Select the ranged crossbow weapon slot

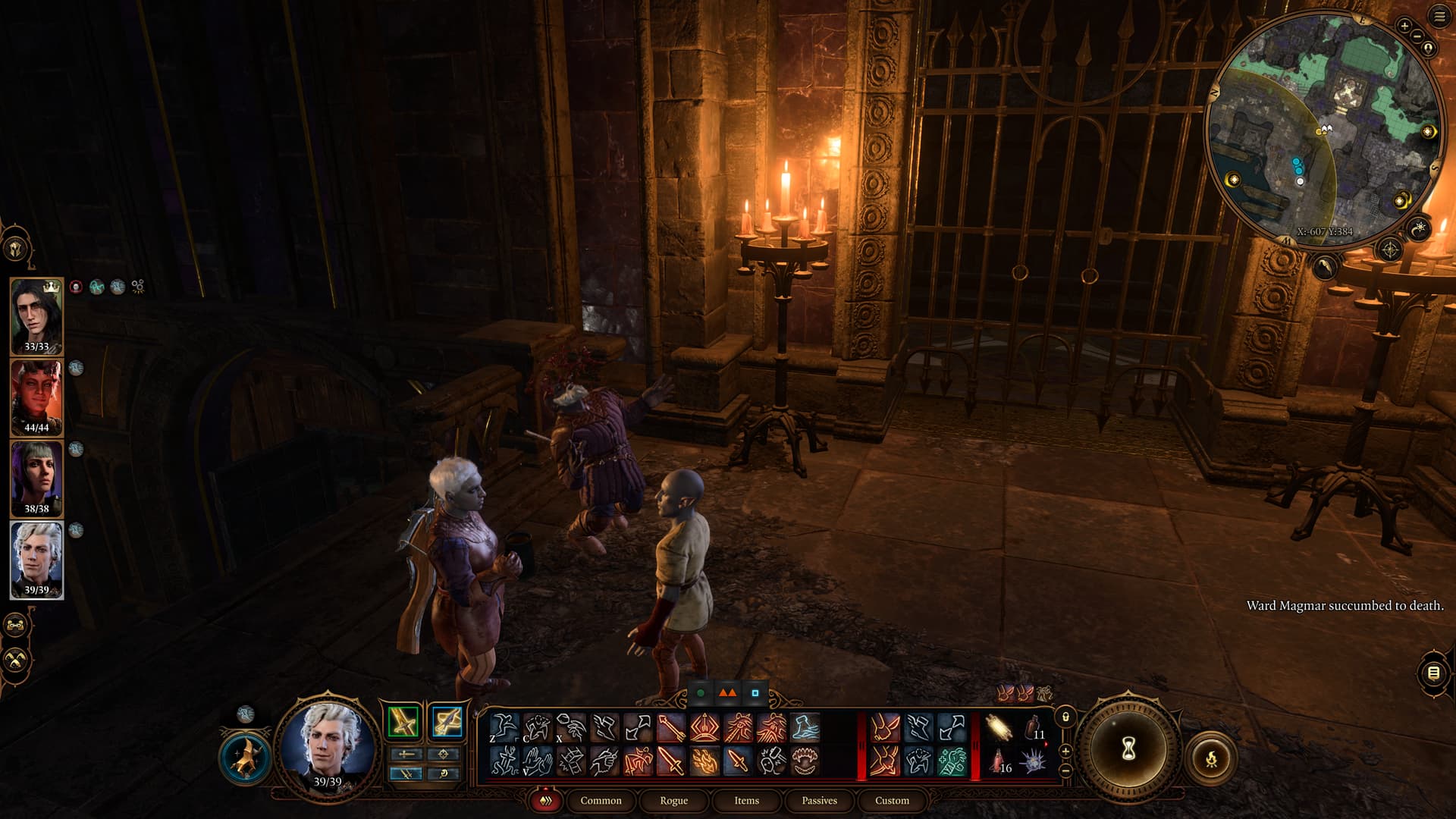point(447,721)
